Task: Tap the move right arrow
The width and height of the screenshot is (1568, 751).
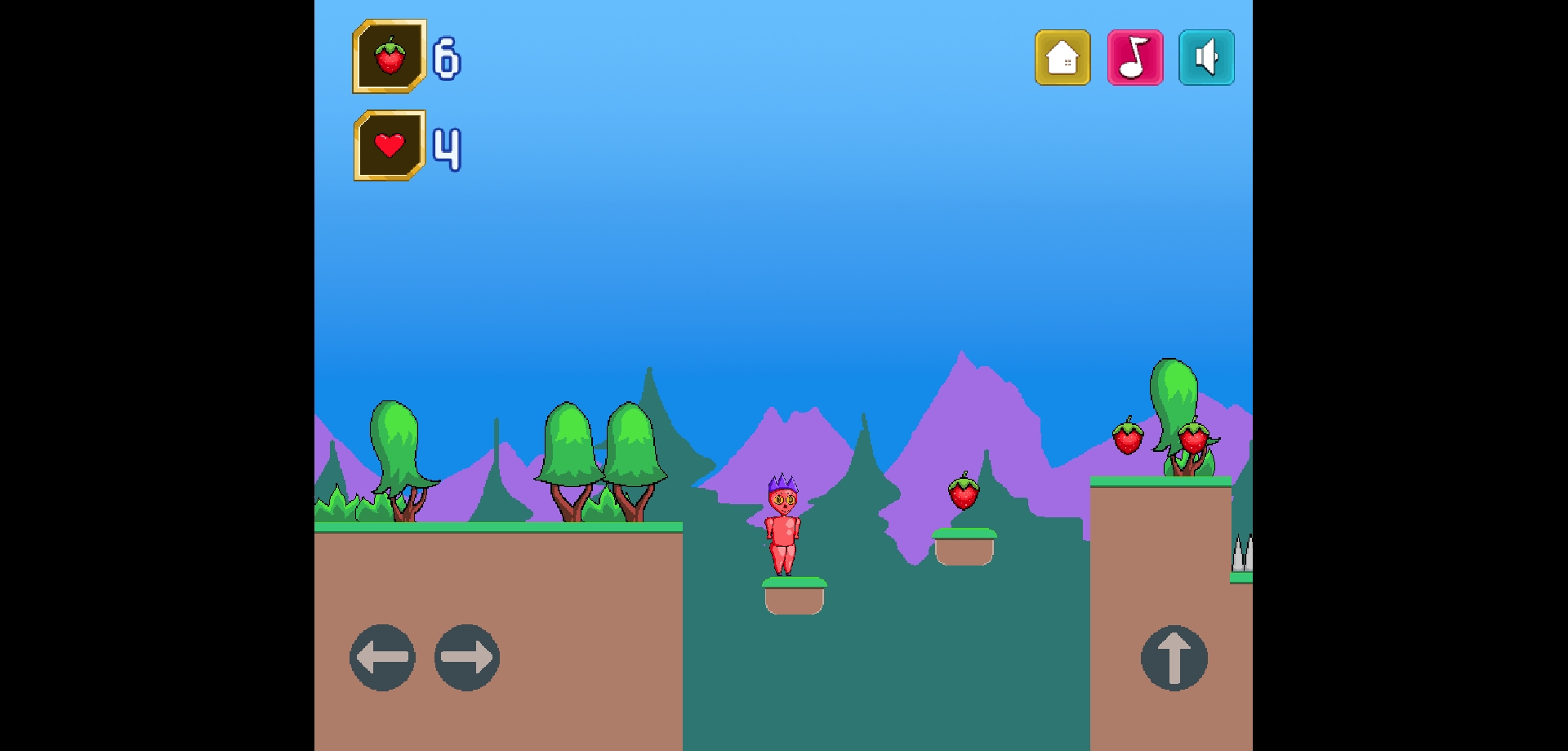Action: click(467, 657)
